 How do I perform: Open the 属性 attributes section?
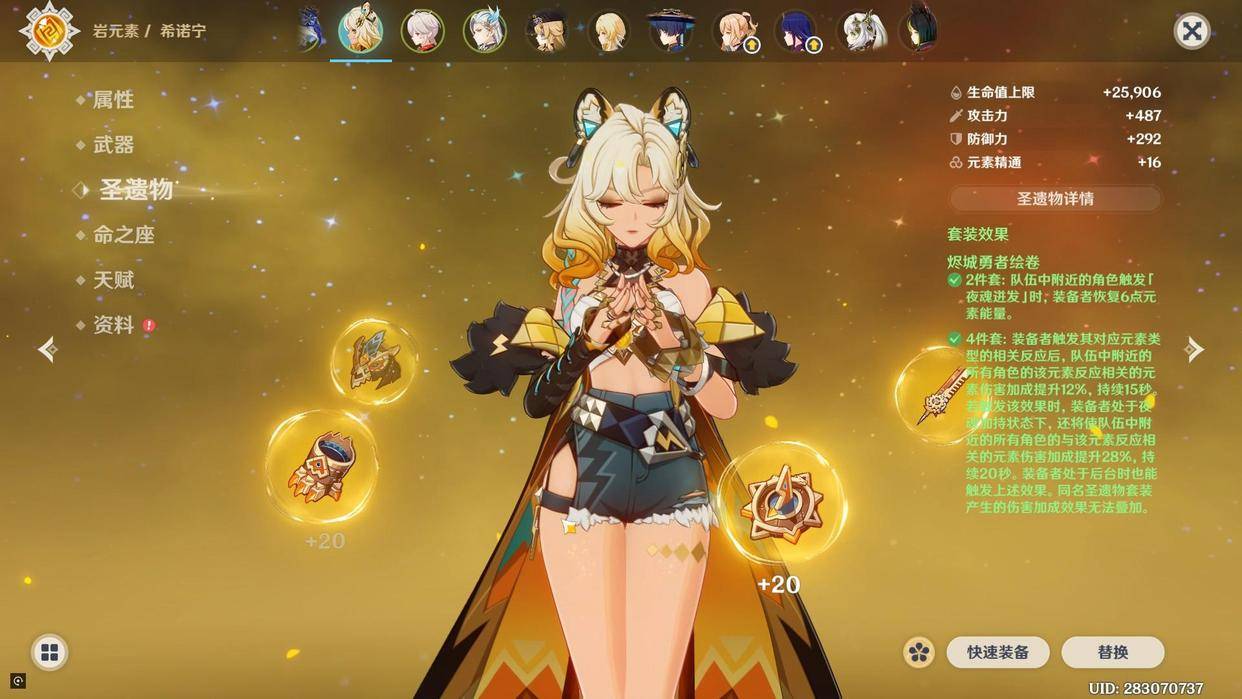[x=113, y=100]
